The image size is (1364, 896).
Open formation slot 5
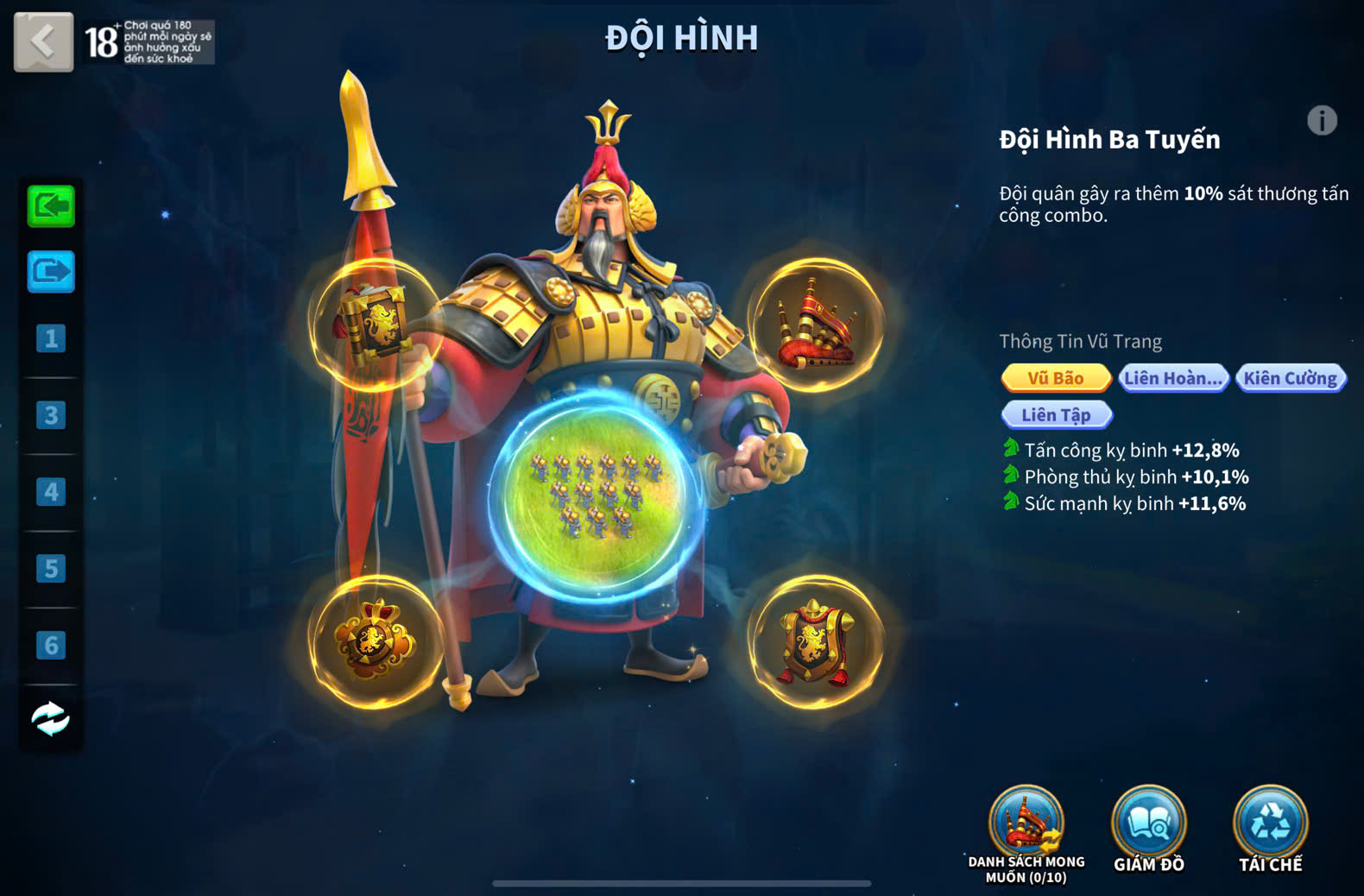click(x=51, y=569)
